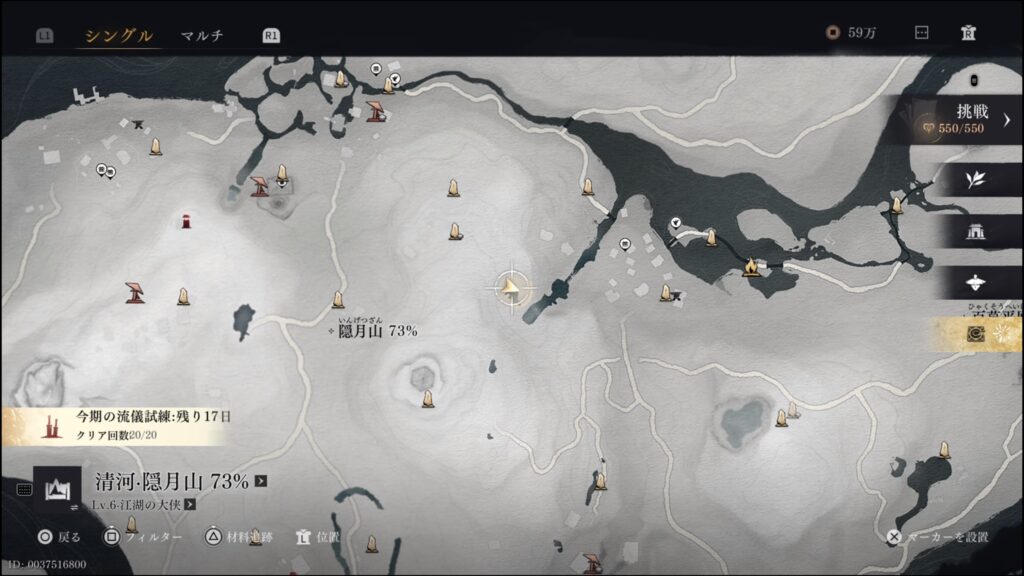Select the player position arrow marker

[510, 288]
